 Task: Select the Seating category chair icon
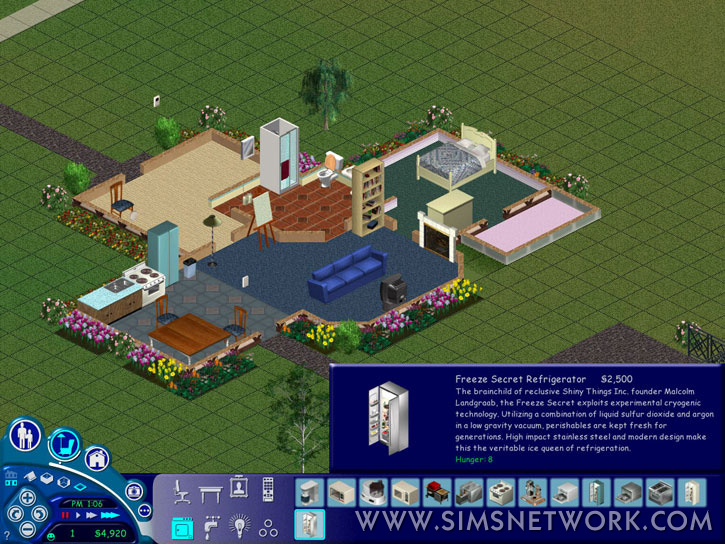coord(181,490)
